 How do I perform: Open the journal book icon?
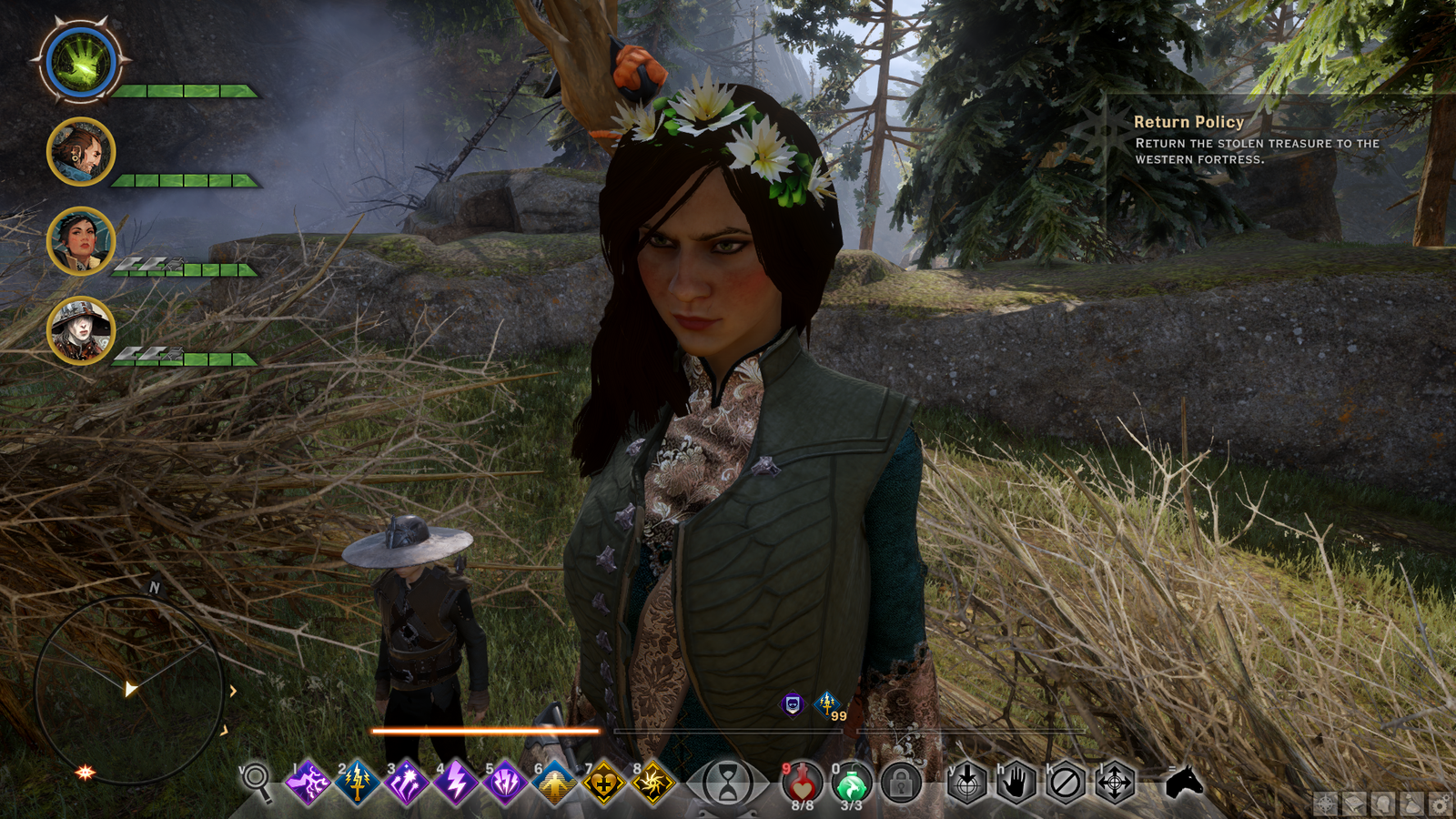(1354, 804)
